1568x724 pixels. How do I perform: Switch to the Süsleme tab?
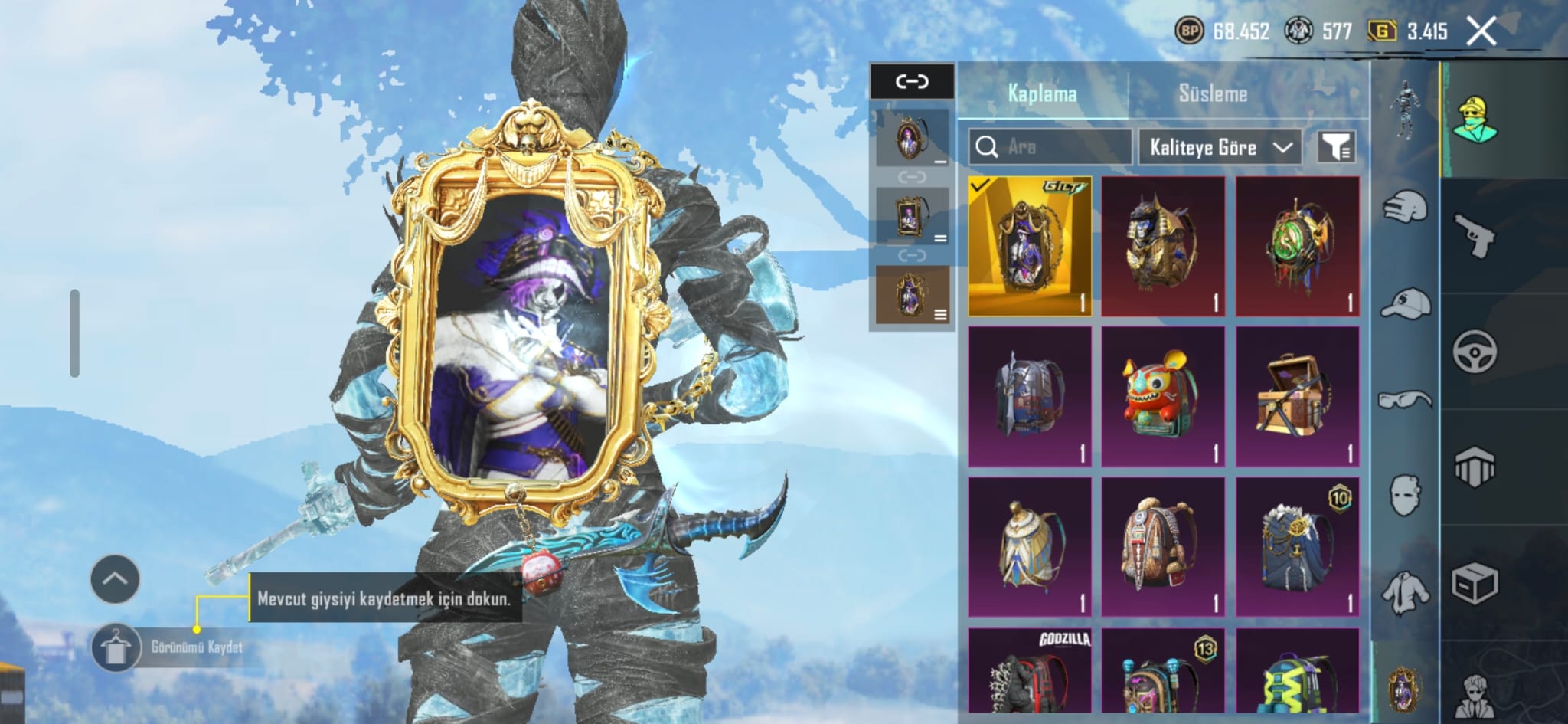coord(1213,94)
